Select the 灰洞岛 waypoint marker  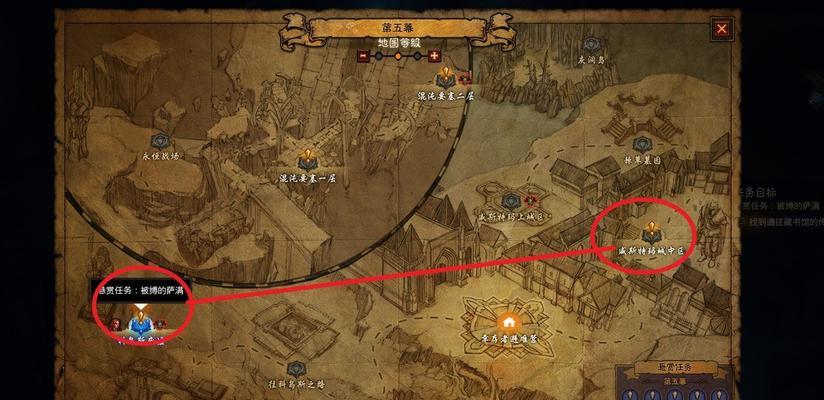pos(590,45)
